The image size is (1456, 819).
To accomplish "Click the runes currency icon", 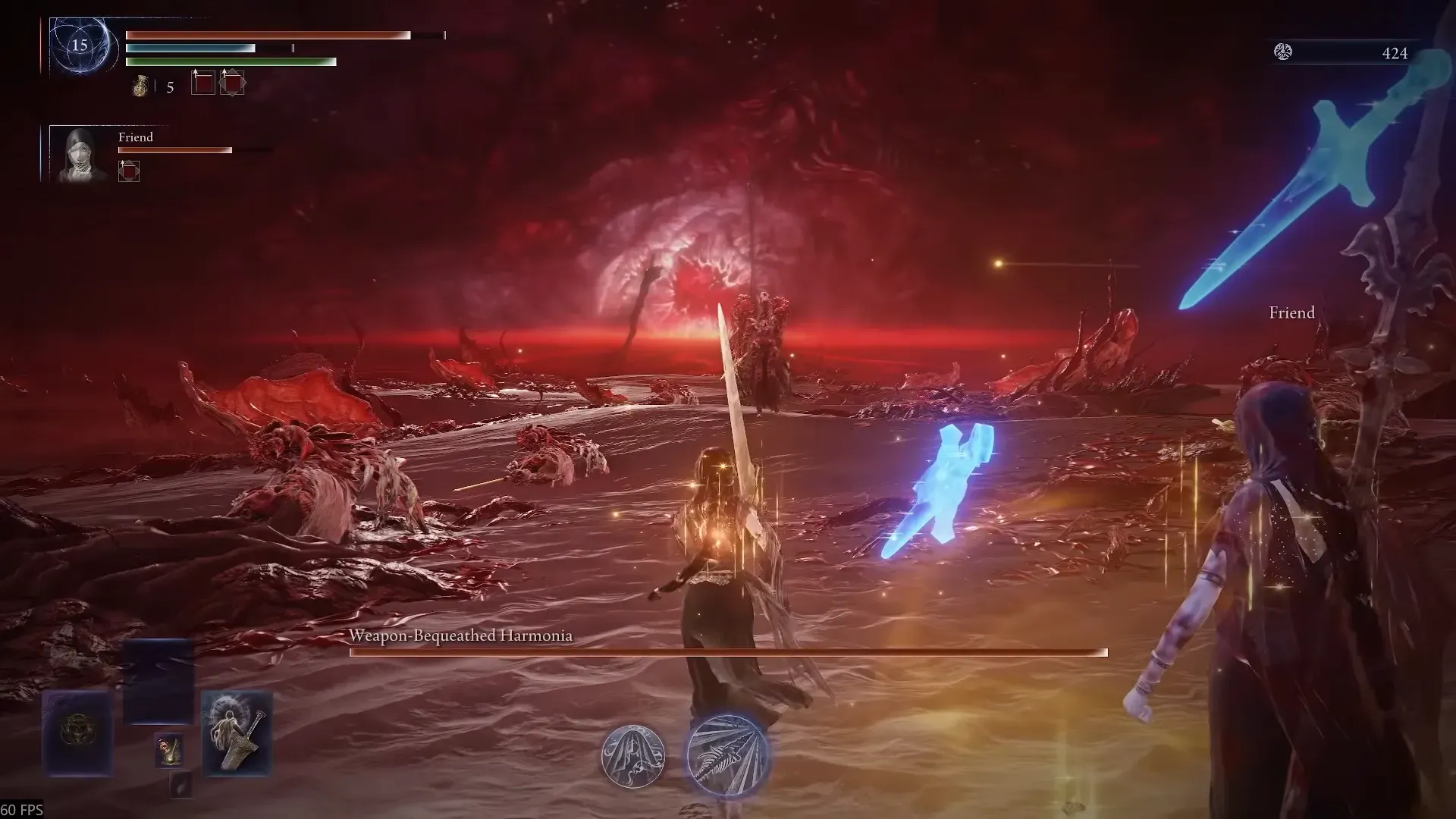I will click(x=1283, y=52).
